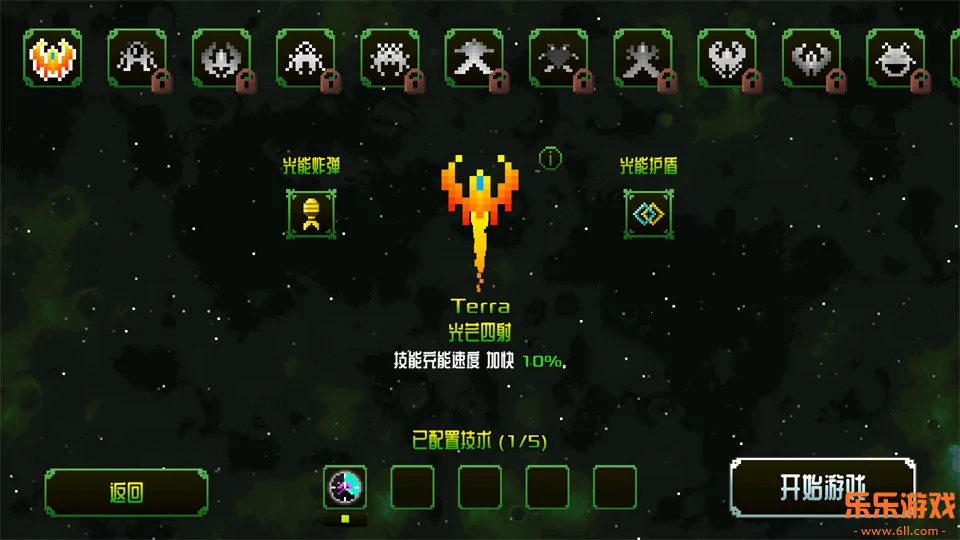Go back using the 返回 button

point(127,492)
